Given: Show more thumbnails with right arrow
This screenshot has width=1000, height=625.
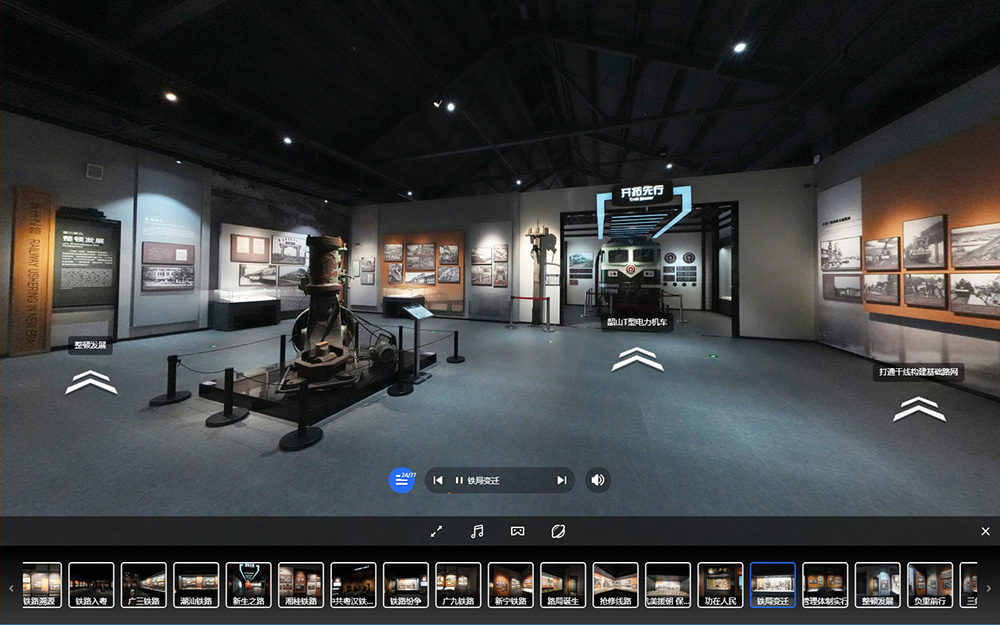Looking at the screenshot, I should tap(988, 588).
